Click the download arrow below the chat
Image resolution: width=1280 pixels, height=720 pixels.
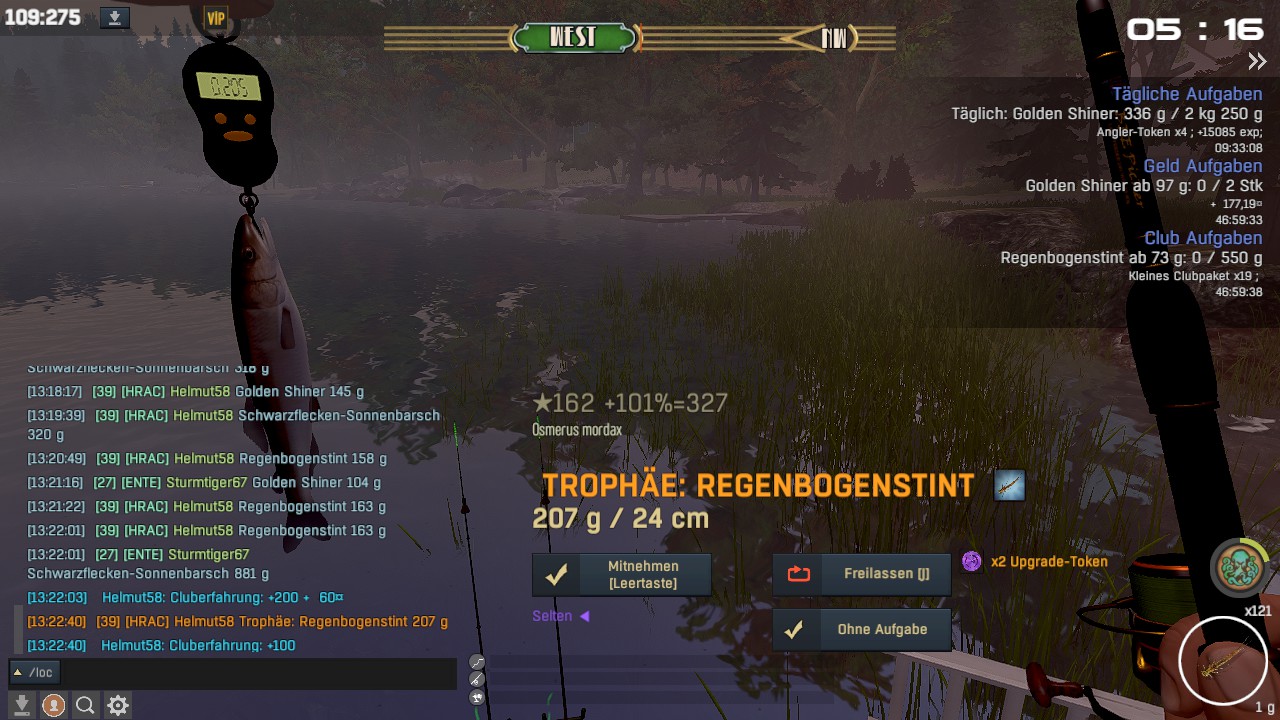[x=22, y=706]
